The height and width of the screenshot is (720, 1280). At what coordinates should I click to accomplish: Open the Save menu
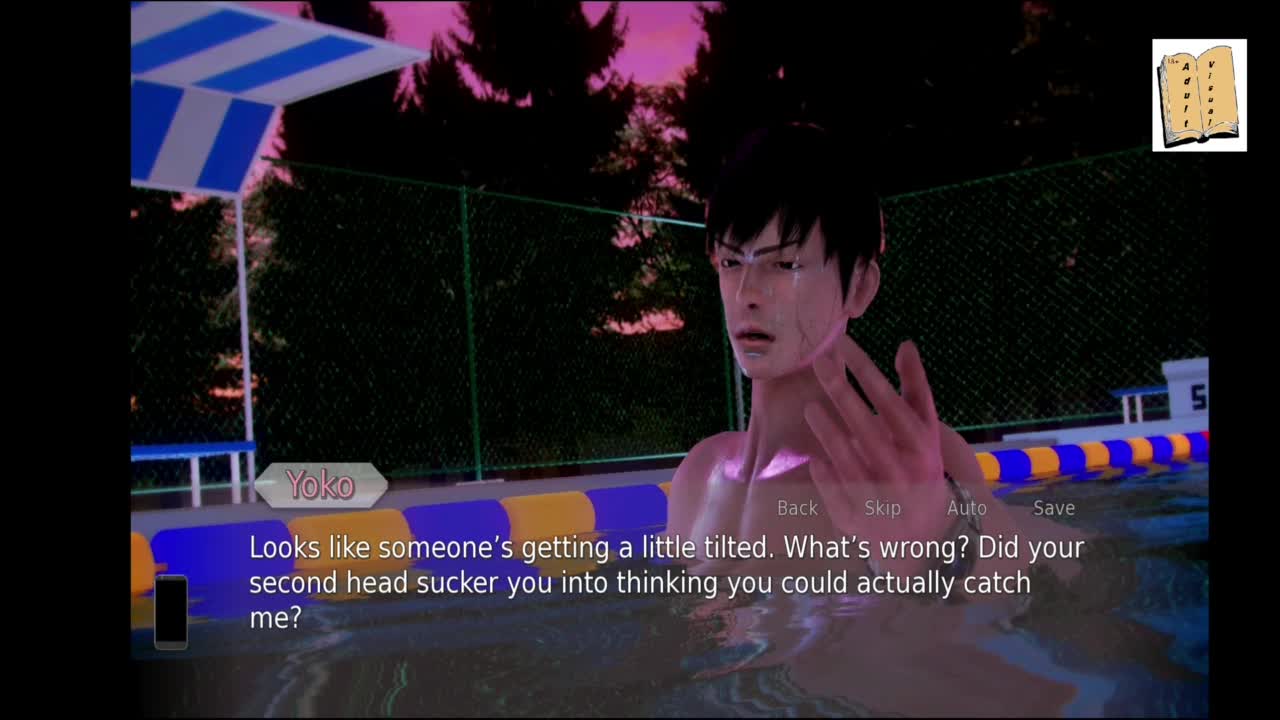pyautogui.click(x=1053, y=508)
